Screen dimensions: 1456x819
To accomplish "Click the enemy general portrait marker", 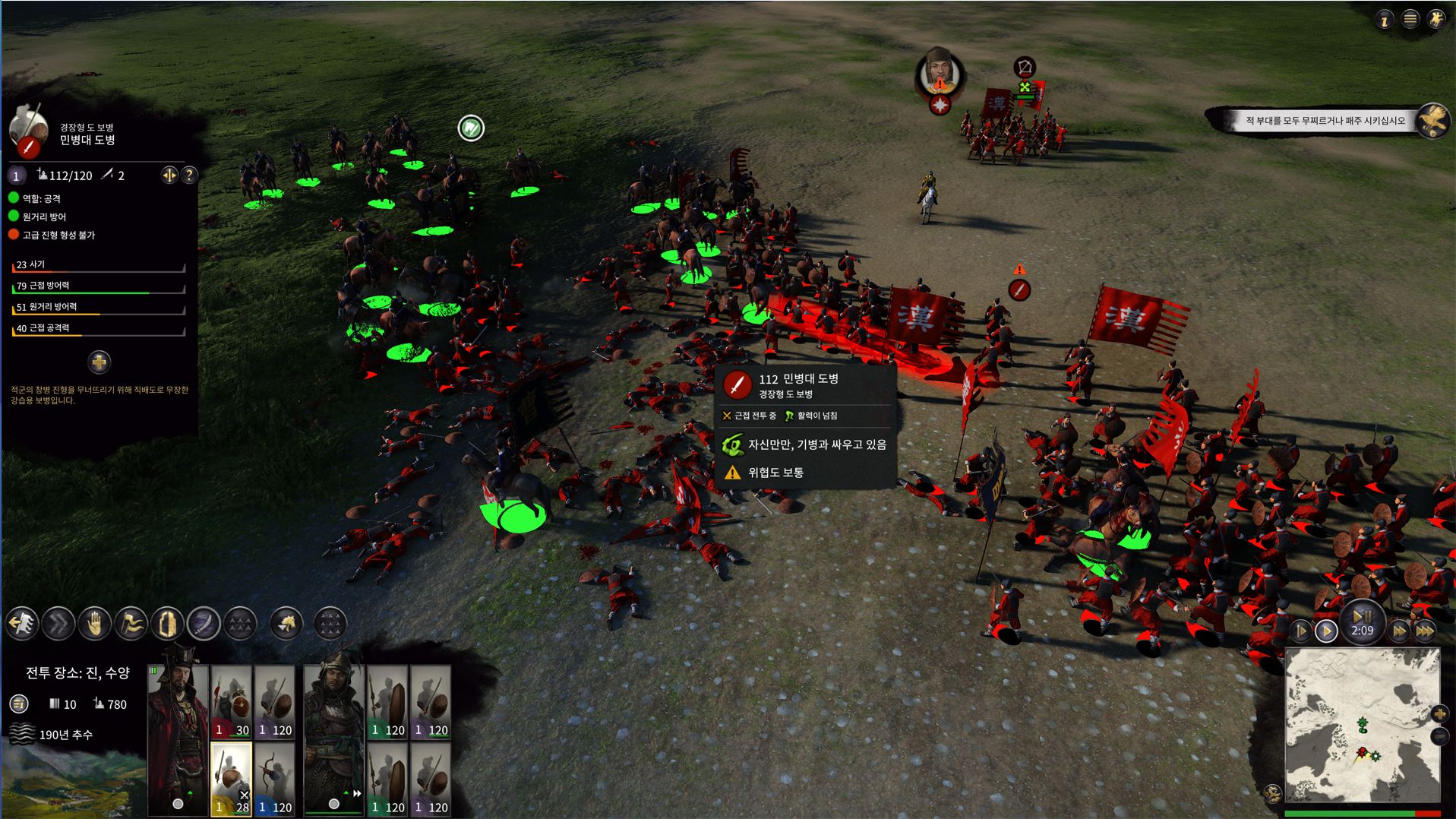I will point(940,74).
